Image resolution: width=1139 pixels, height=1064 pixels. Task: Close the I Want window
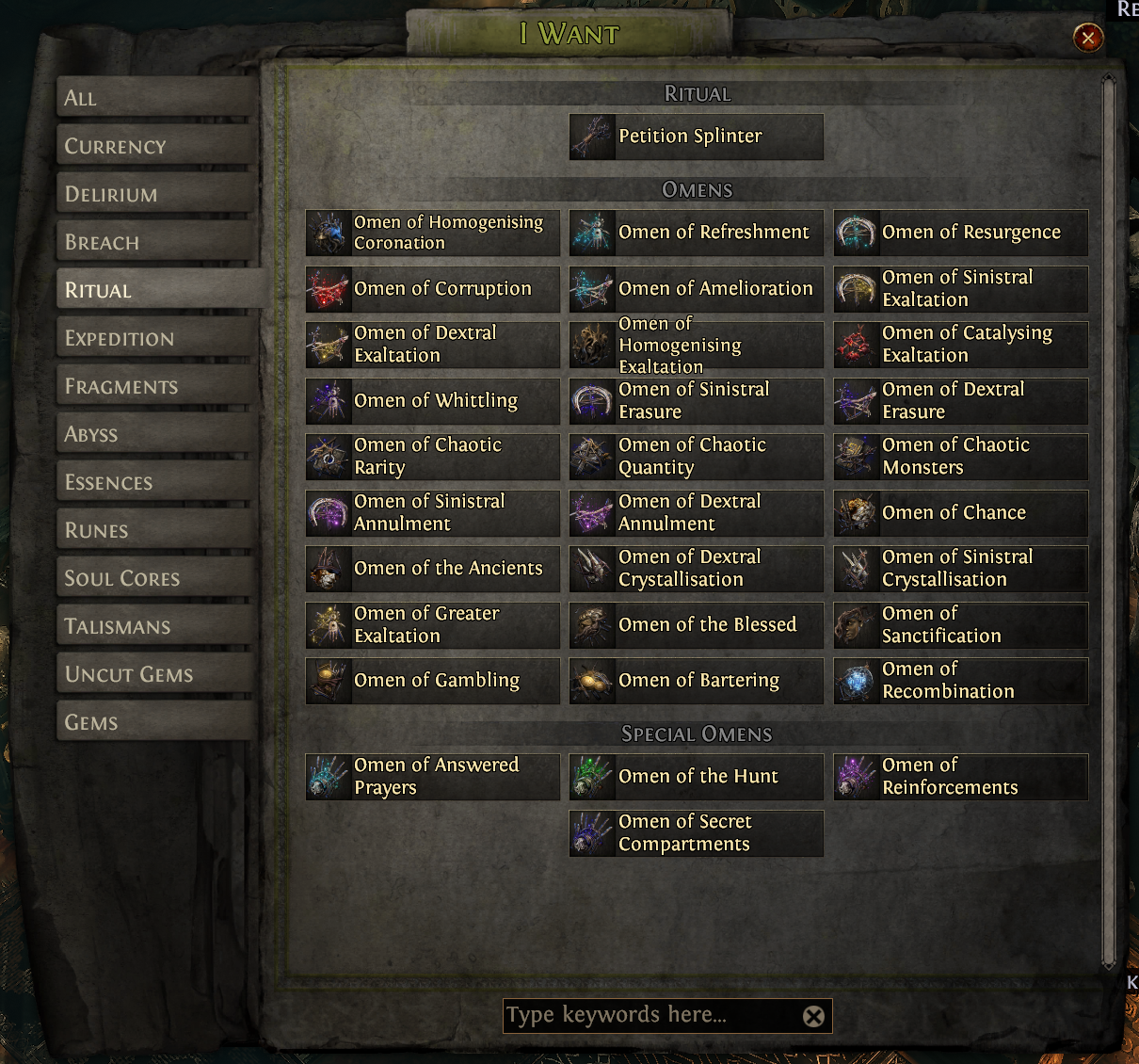click(1088, 38)
